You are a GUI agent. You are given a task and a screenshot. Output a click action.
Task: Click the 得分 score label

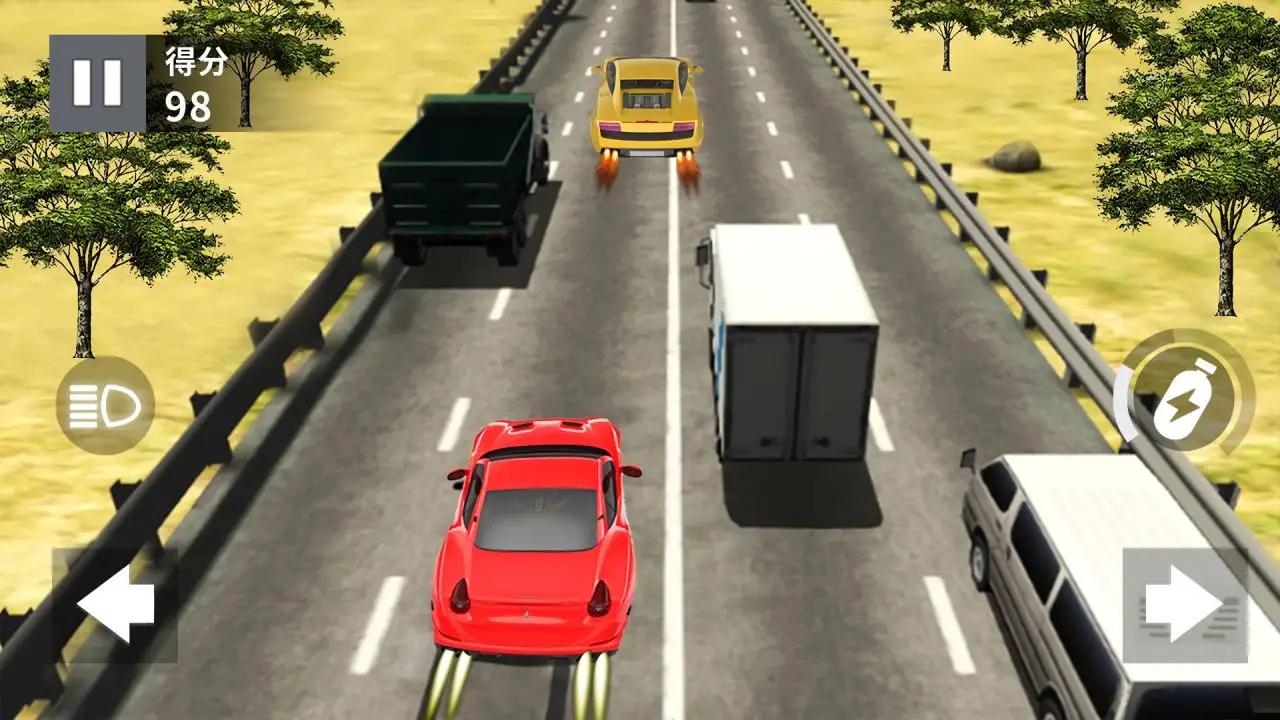pos(197,60)
